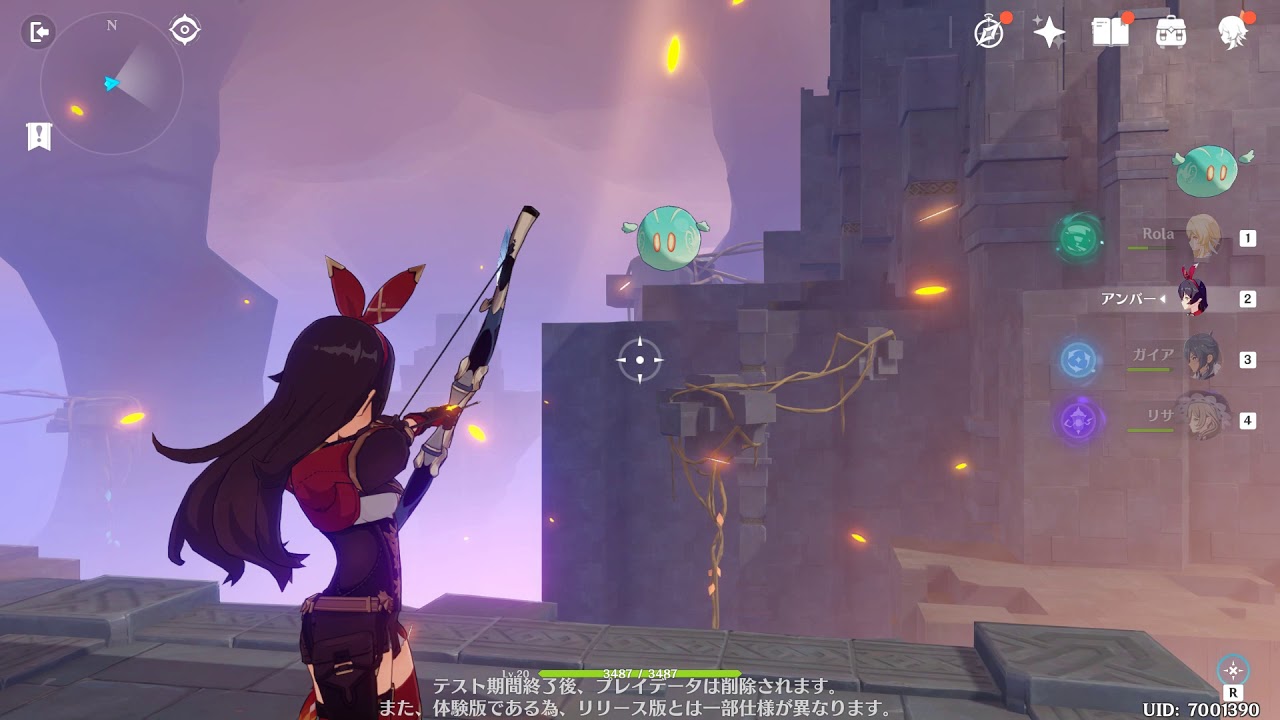Open the four-pointed star wish icon
The height and width of the screenshot is (720, 1280).
1049,32
